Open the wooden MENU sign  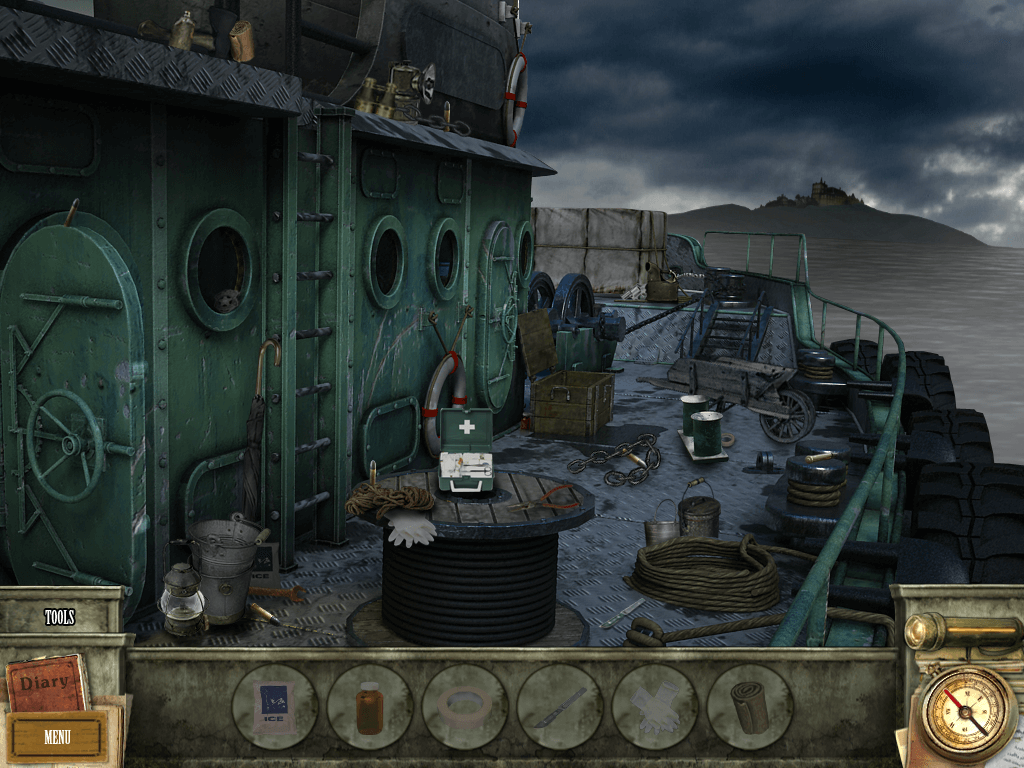[x=57, y=737]
